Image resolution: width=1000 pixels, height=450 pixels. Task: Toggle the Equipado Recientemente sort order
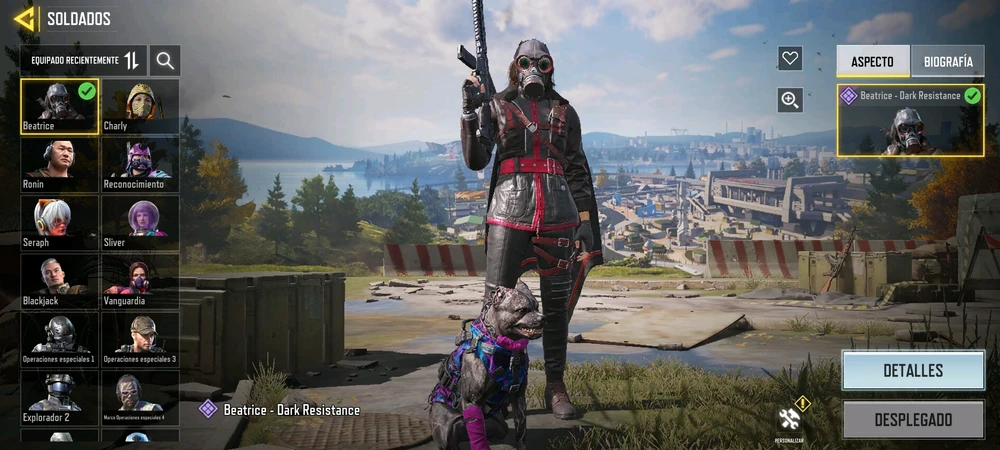tap(132, 61)
